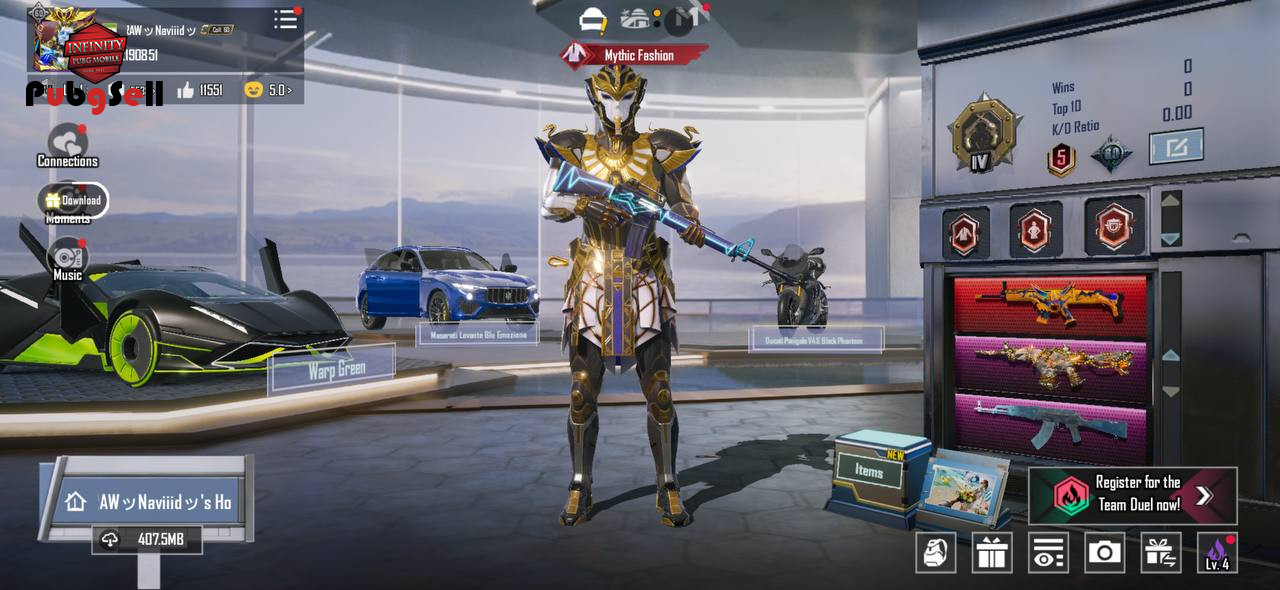The height and width of the screenshot is (590, 1280).
Task: Register for the Team Duel banner
Action: point(1132,495)
